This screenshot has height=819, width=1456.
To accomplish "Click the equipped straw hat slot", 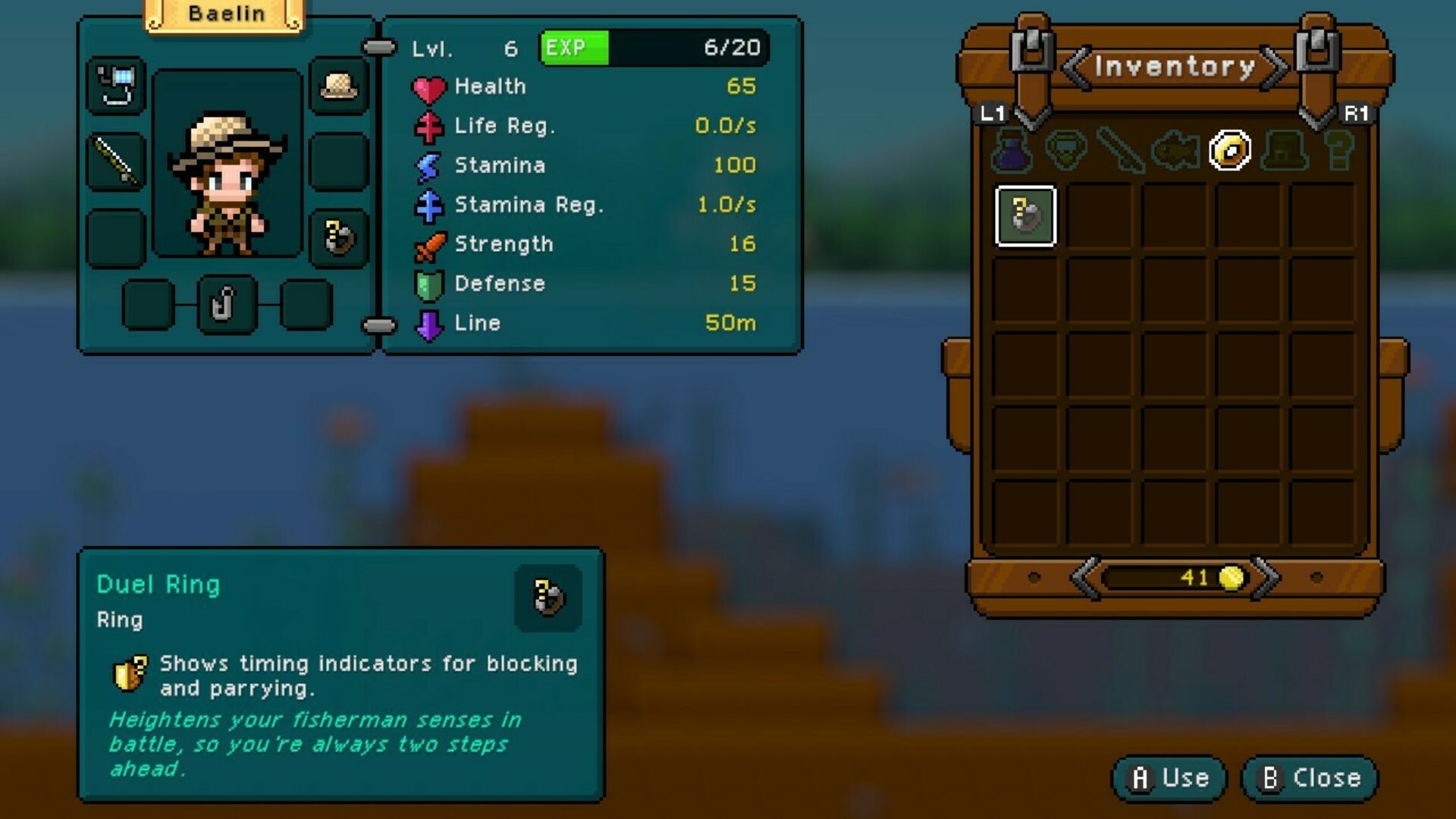I will 339,86.
